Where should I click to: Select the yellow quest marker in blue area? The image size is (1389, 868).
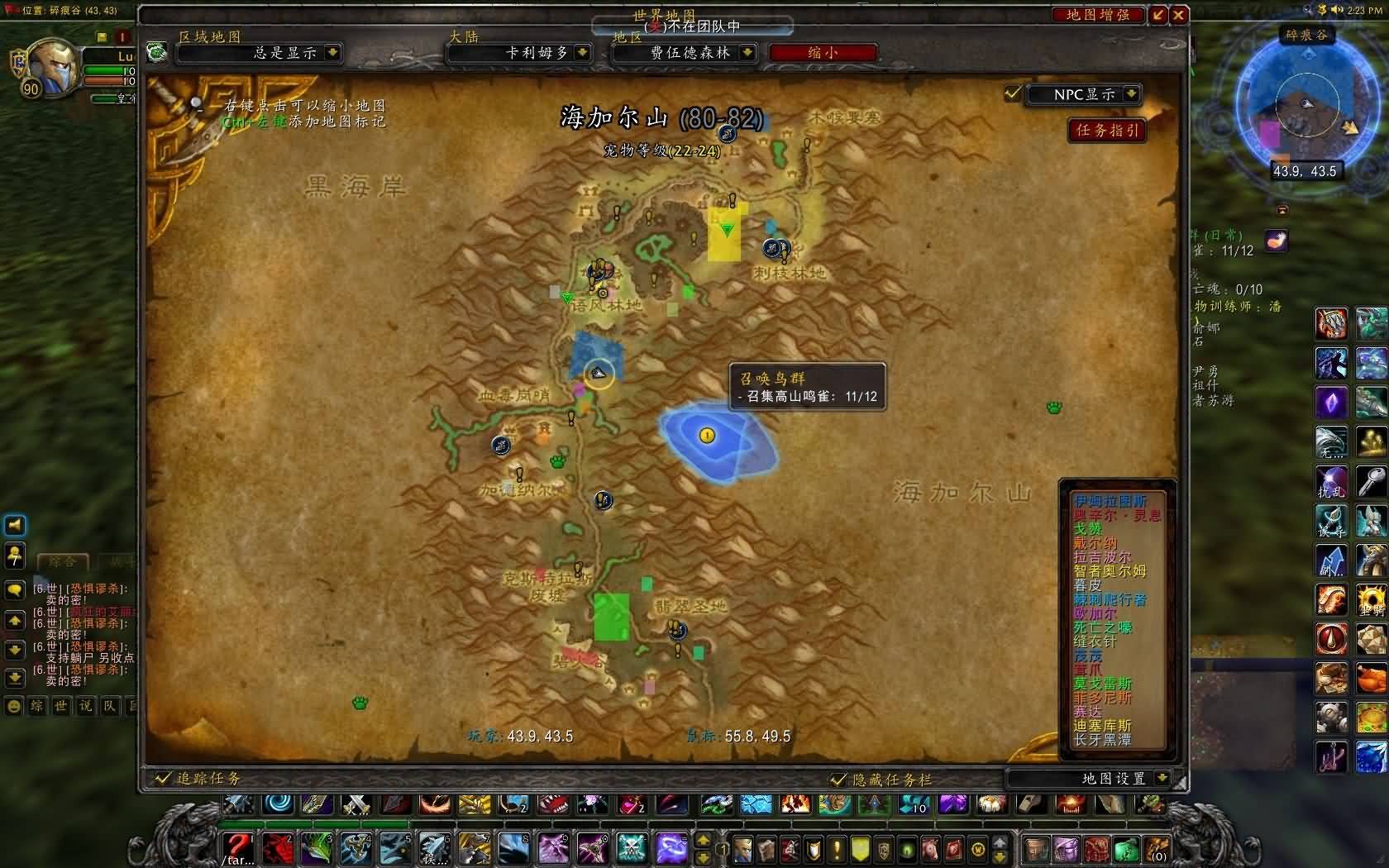coord(707,436)
